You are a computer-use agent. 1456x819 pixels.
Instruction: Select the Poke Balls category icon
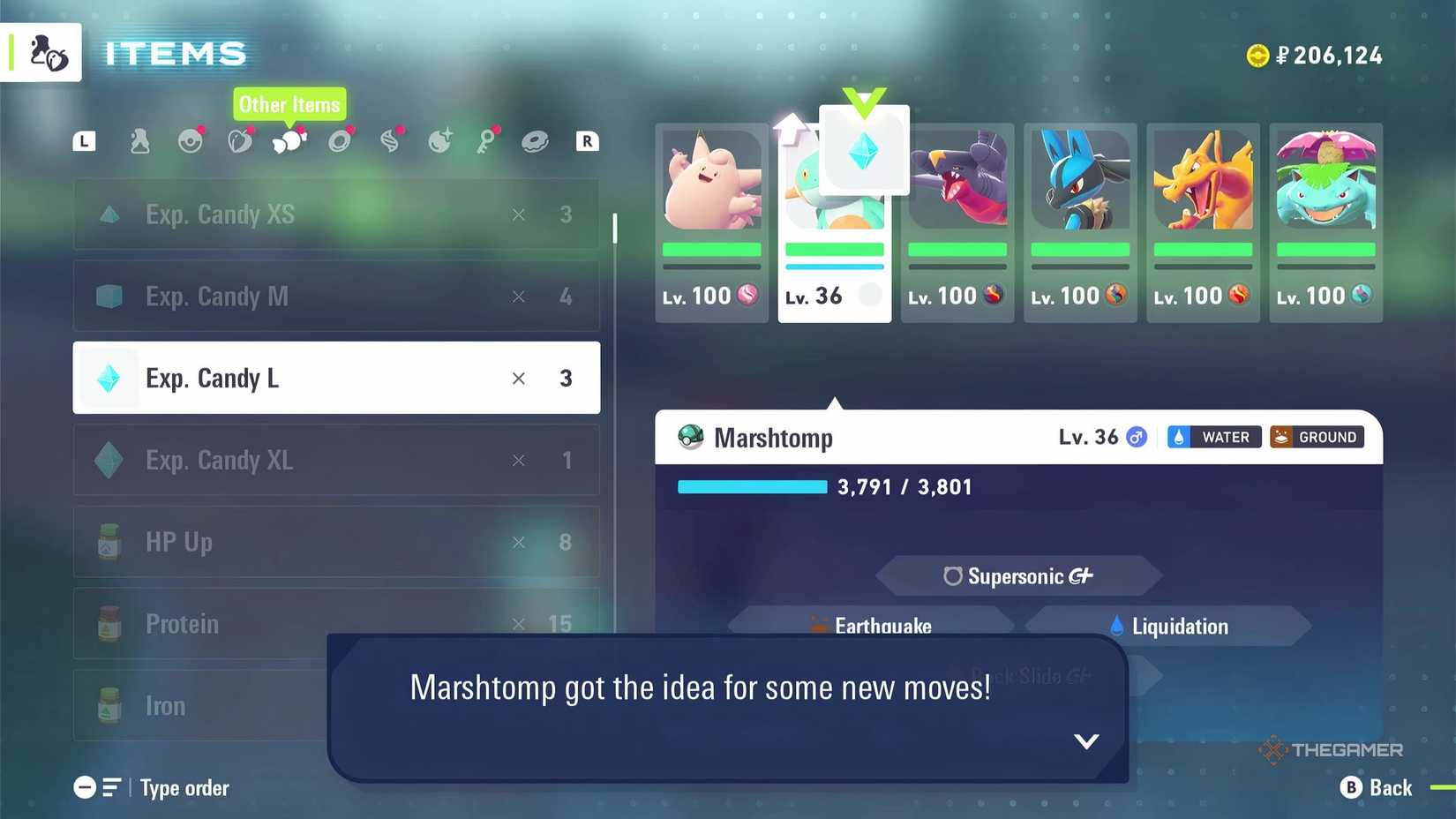click(190, 139)
